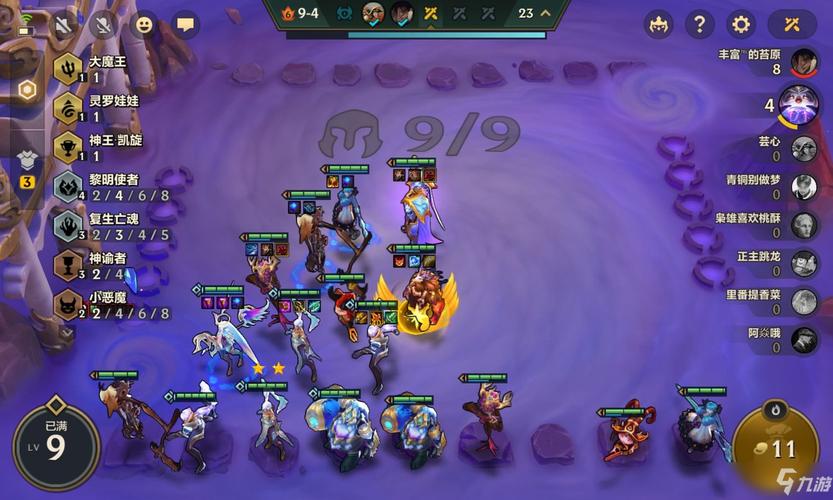Open the chat speech bubble

pyautogui.click(x=186, y=24)
